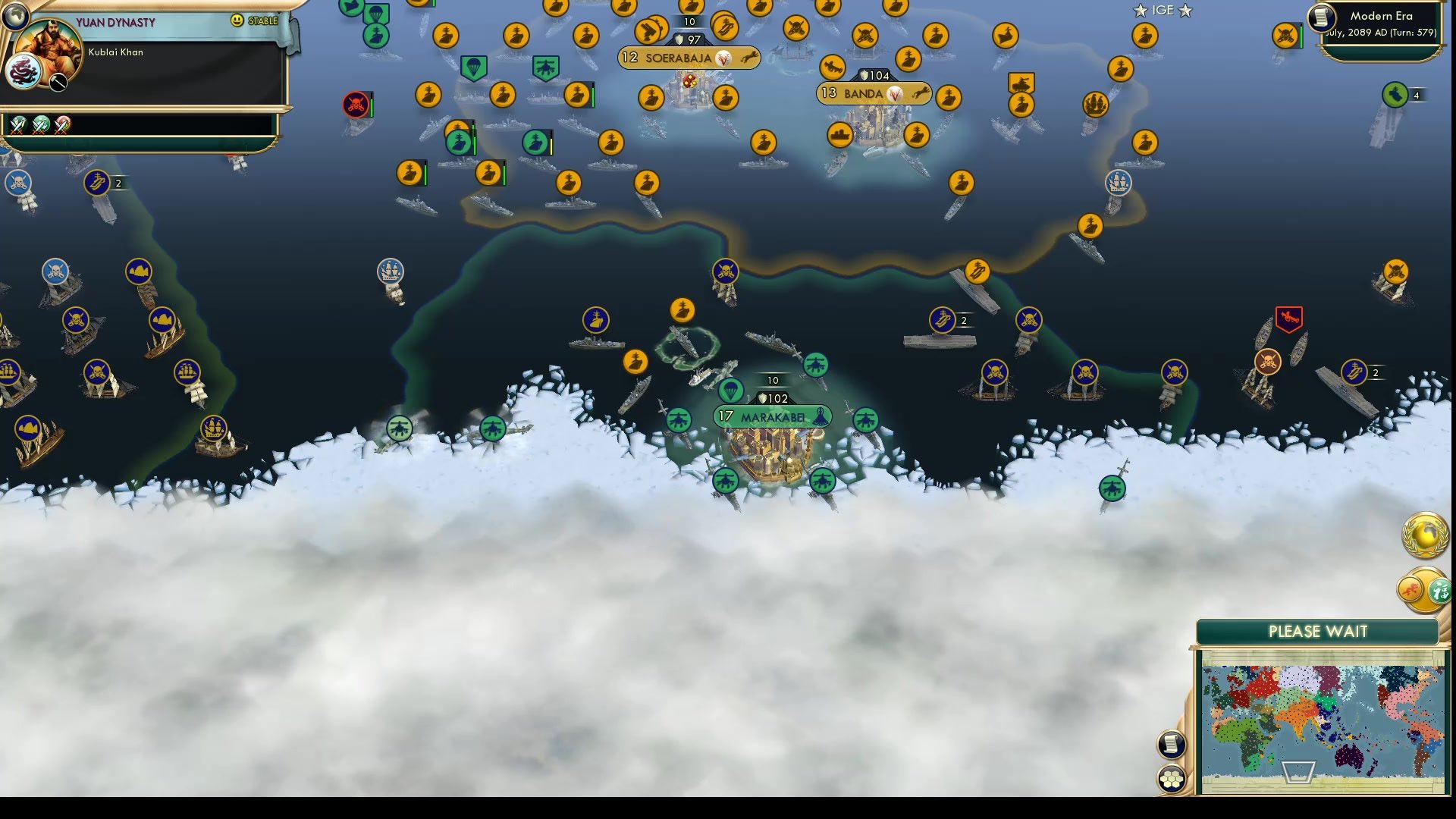Select the red skull pirate unit flag

pos(355,105)
